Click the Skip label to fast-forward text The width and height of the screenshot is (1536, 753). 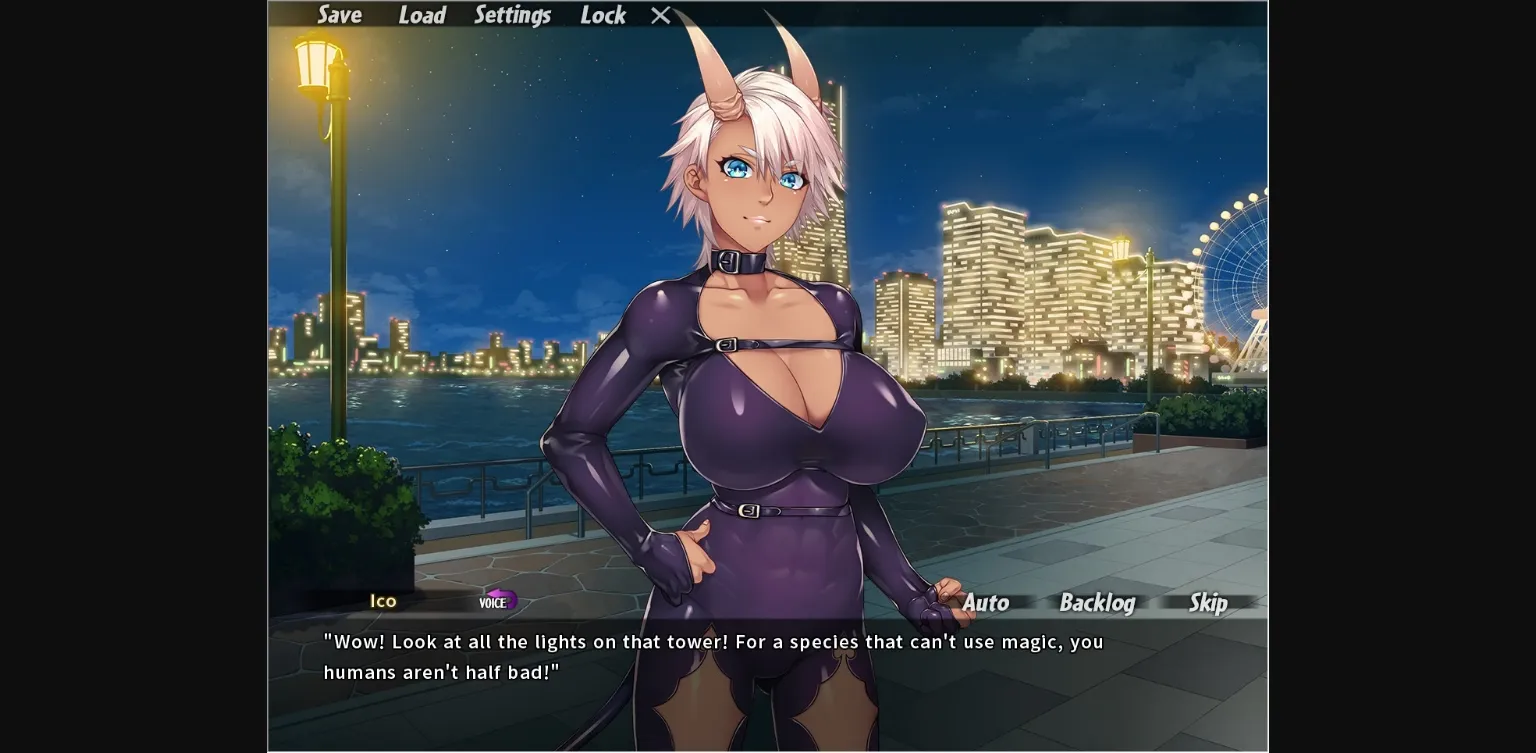point(1207,603)
